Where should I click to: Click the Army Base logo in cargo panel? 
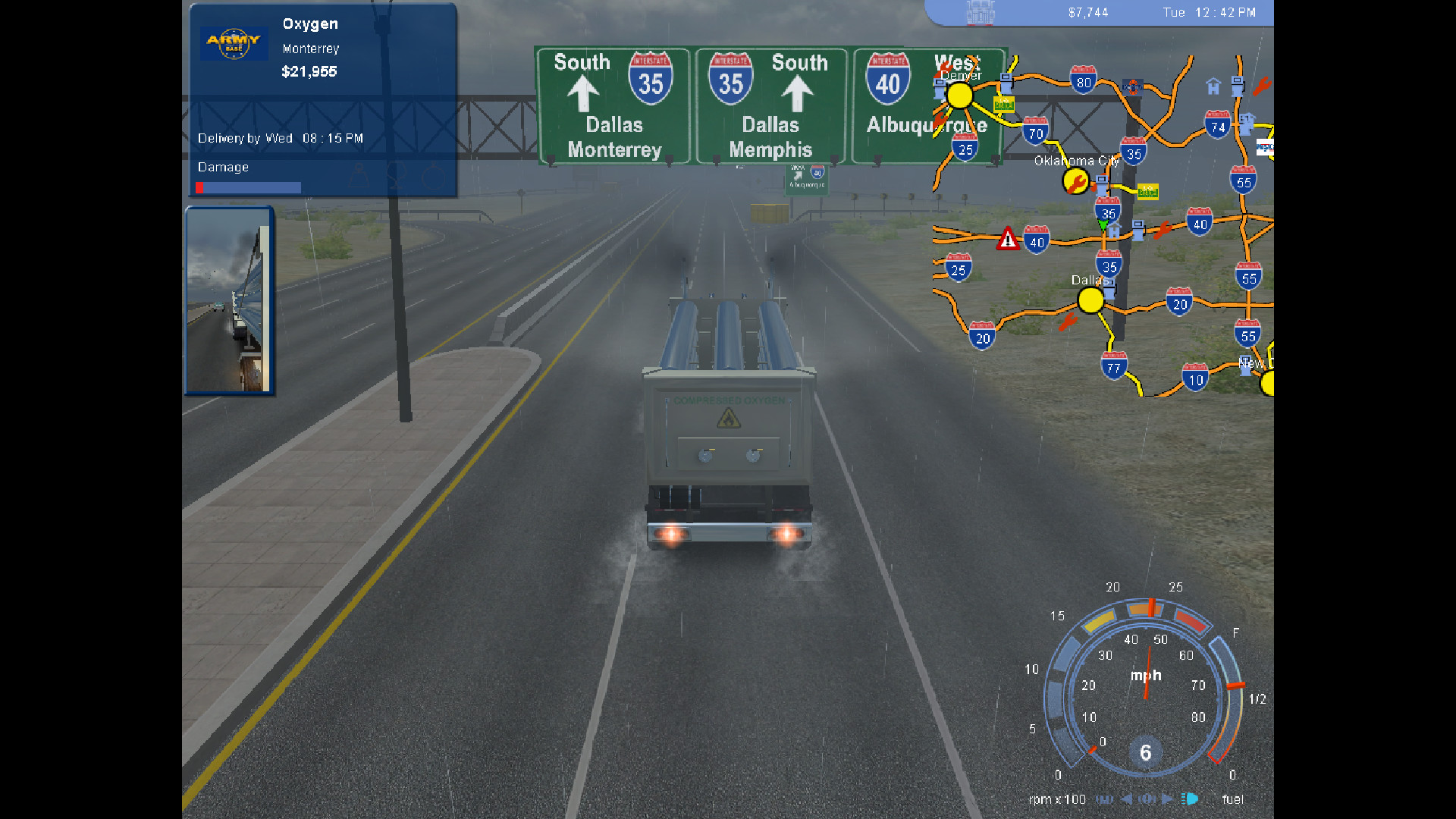point(234,43)
